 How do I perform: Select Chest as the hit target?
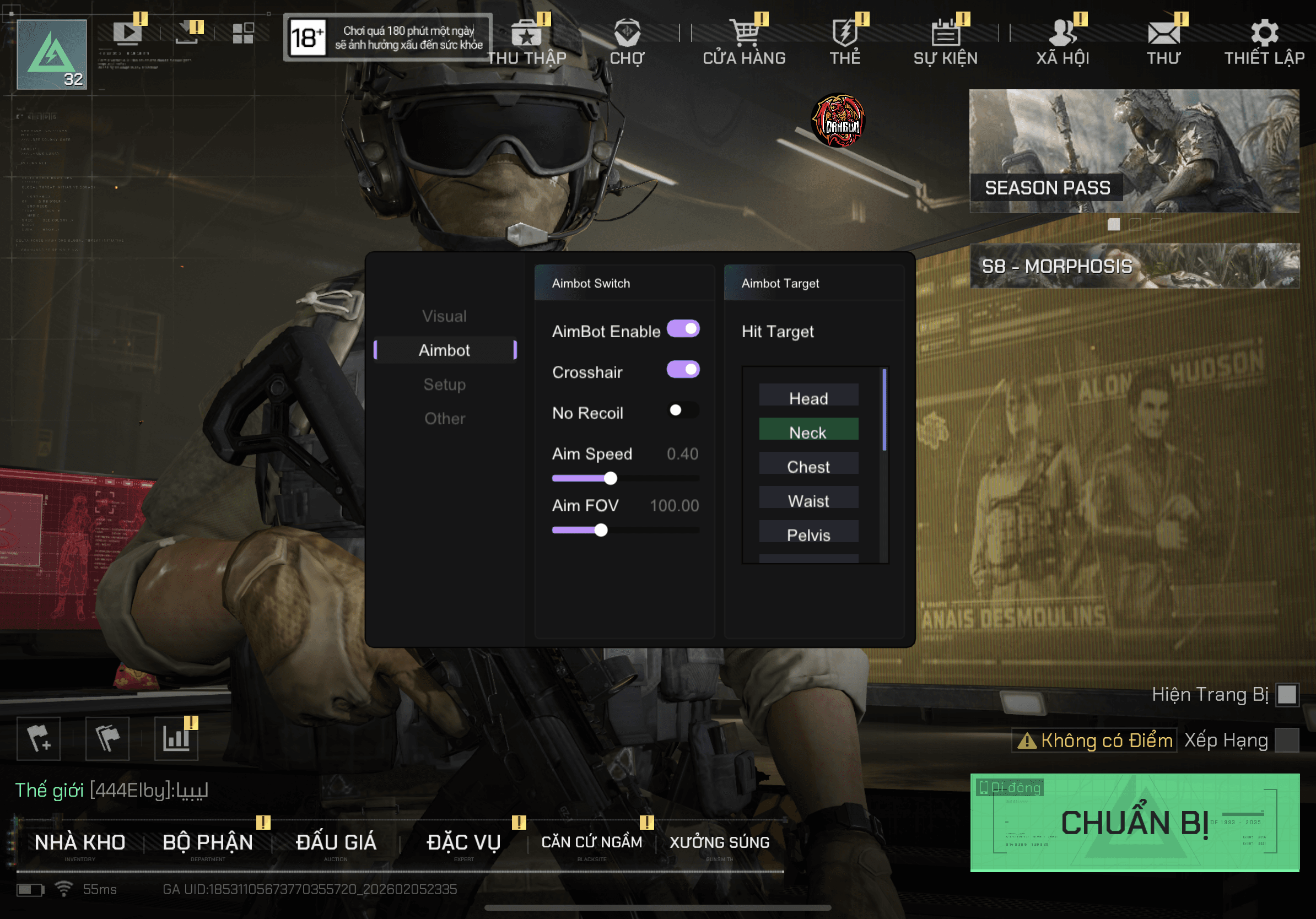click(x=808, y=466)
